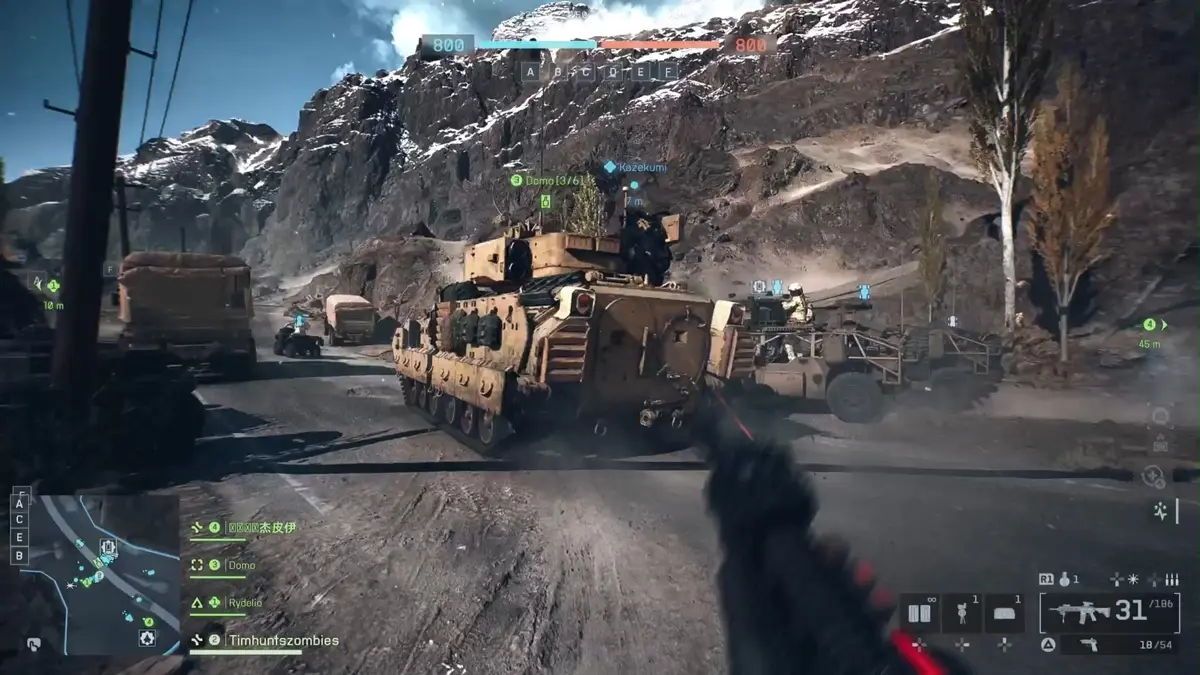Select objective A in the top capture bar

[529, 72]
